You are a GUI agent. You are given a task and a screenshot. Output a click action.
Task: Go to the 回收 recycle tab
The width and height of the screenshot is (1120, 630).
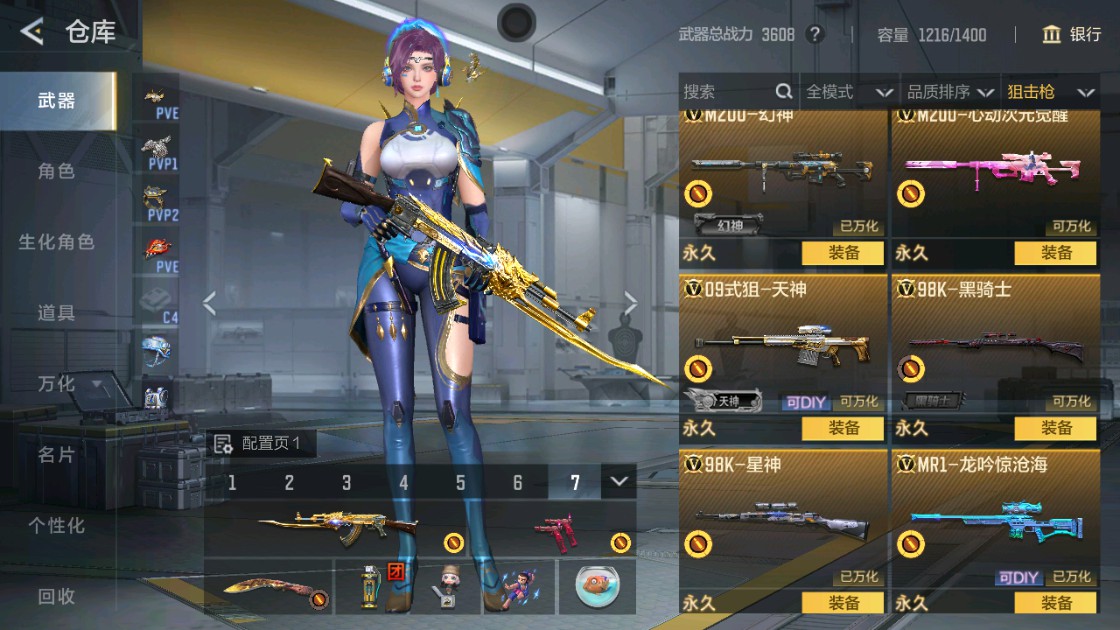coord(56,596)
